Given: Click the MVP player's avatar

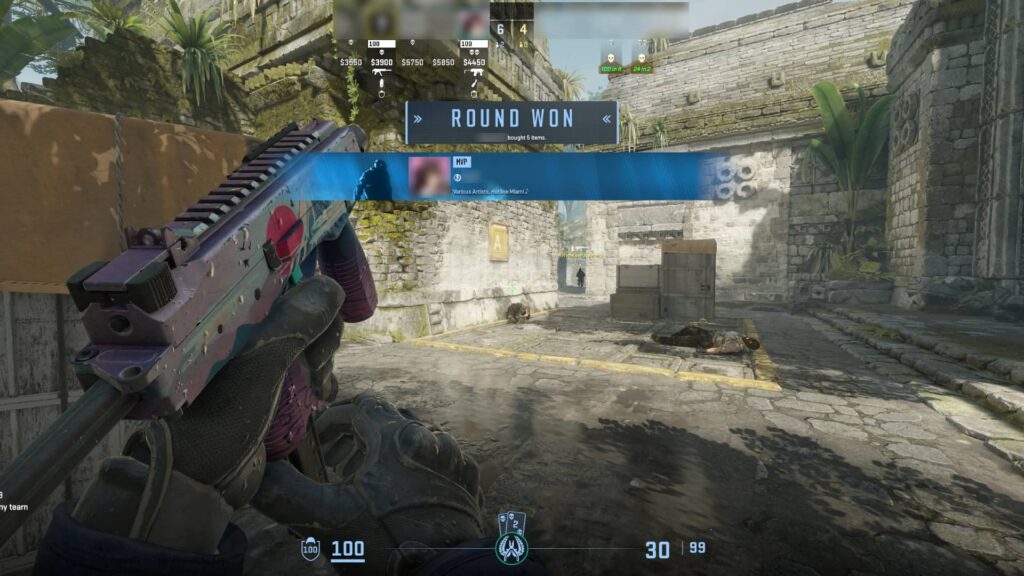Looking at the screenshot, I should 428,177.
